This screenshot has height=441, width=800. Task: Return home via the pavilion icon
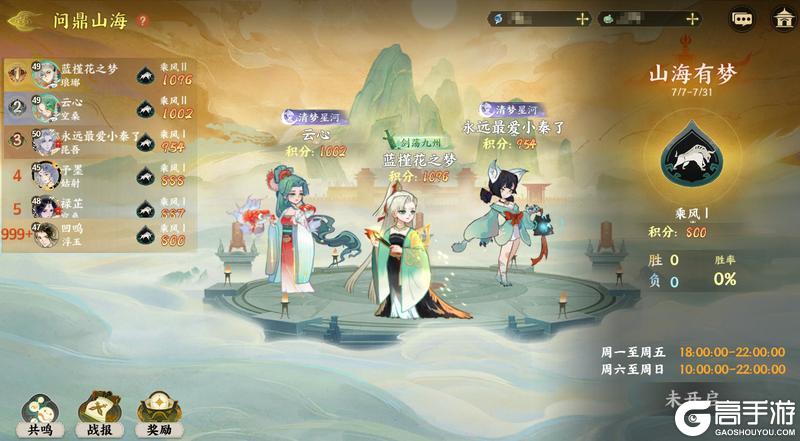point(781,19)
